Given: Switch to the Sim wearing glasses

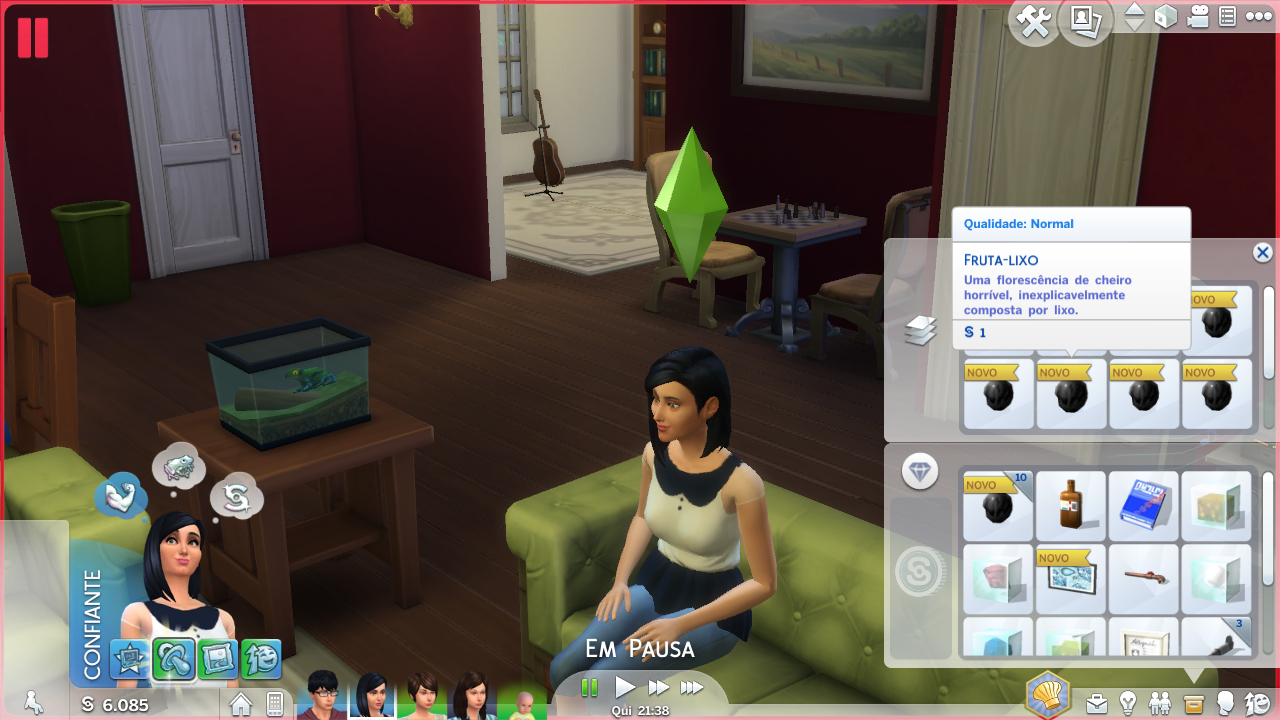Looking at the screenshot, I should point(323,695).
